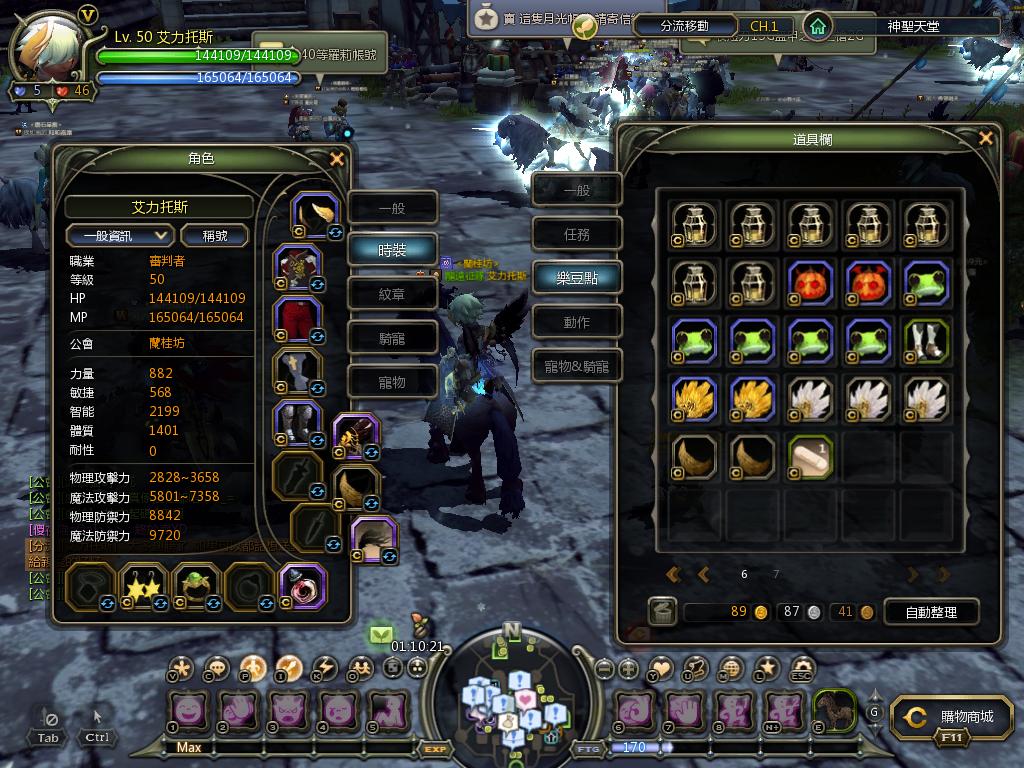This screenshot has width=1024, height=768.
Task: Go to inventory page 7
Action: pyautogui.click(x=776, y=575)
